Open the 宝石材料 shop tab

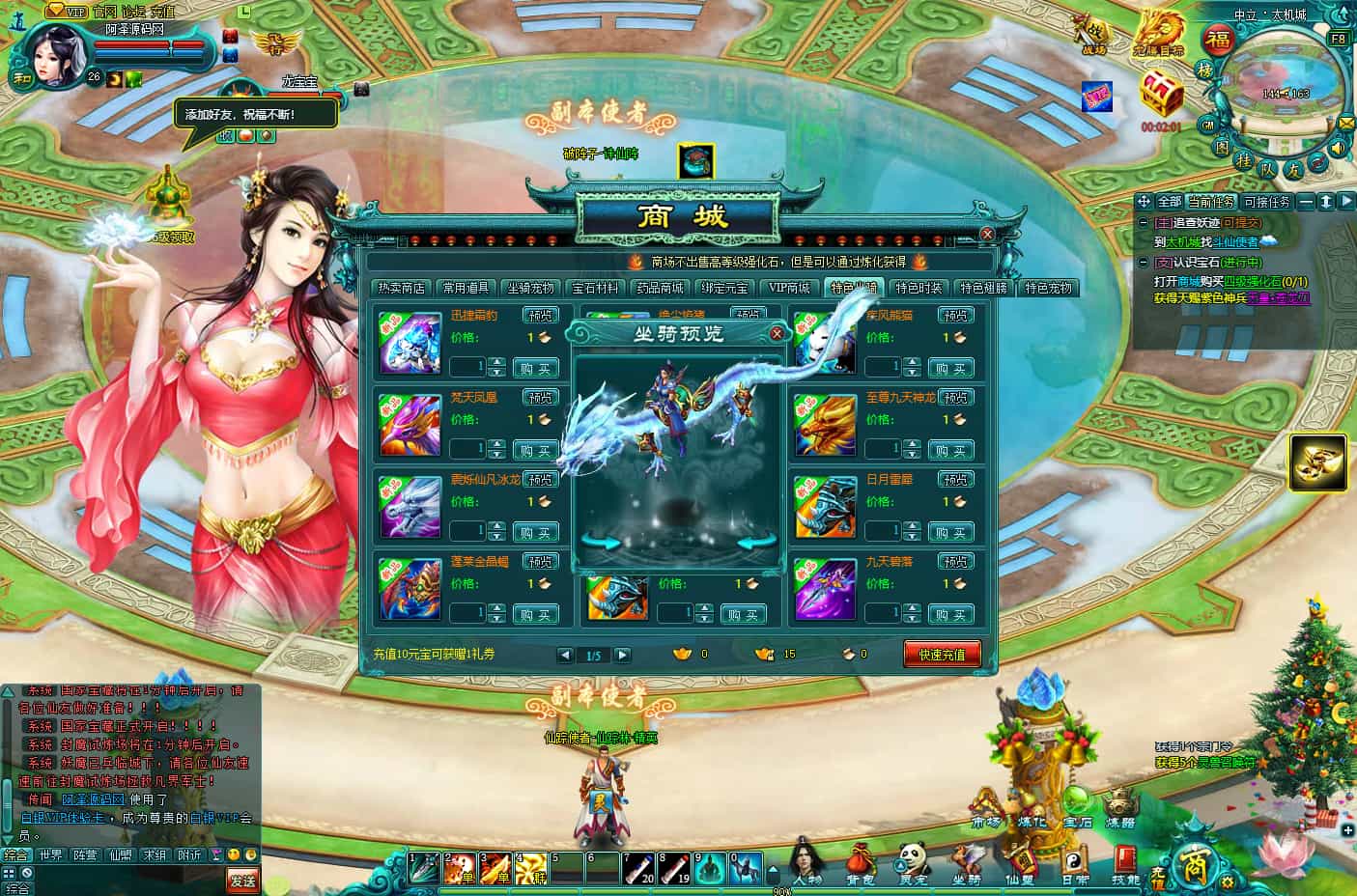(595, 288)
